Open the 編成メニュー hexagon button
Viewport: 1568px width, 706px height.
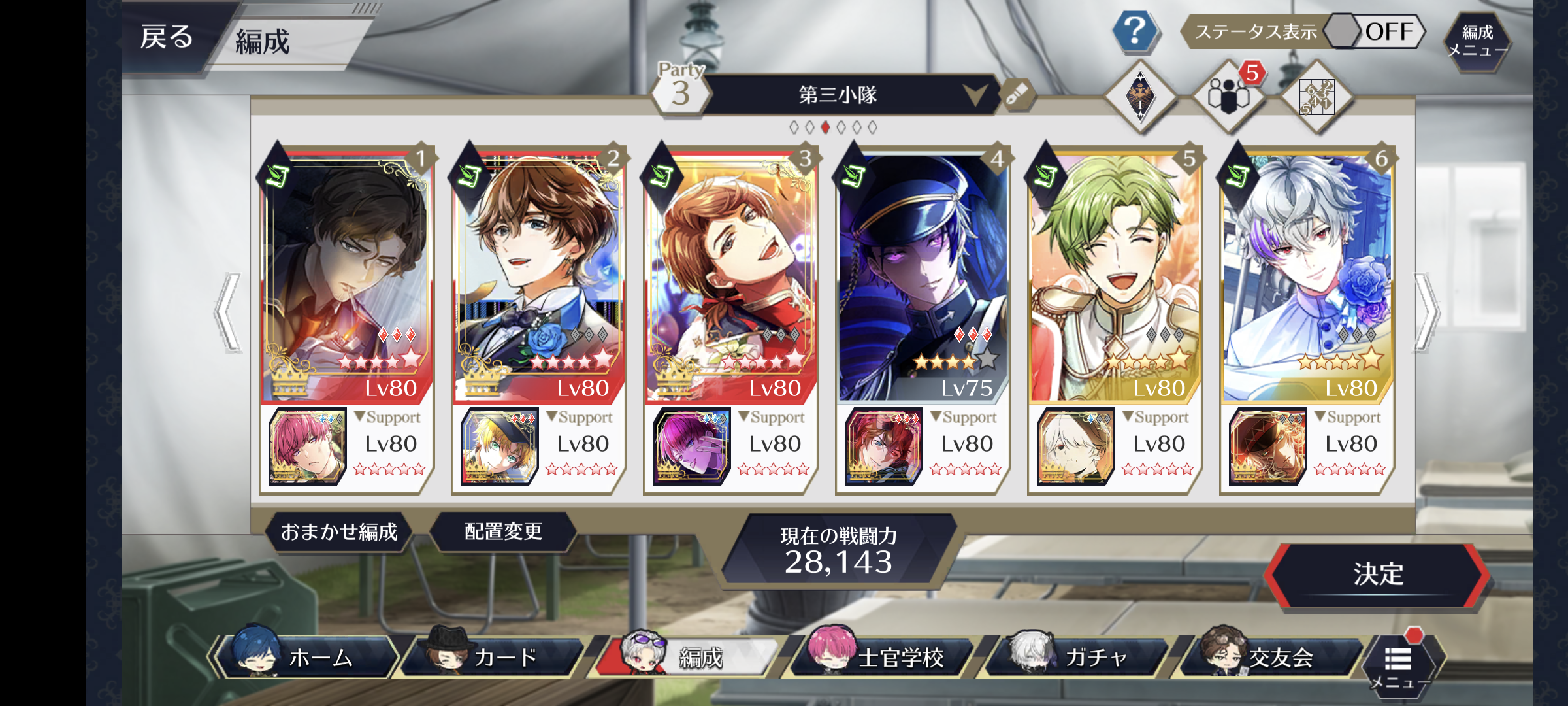click(x=1477, y=41)
